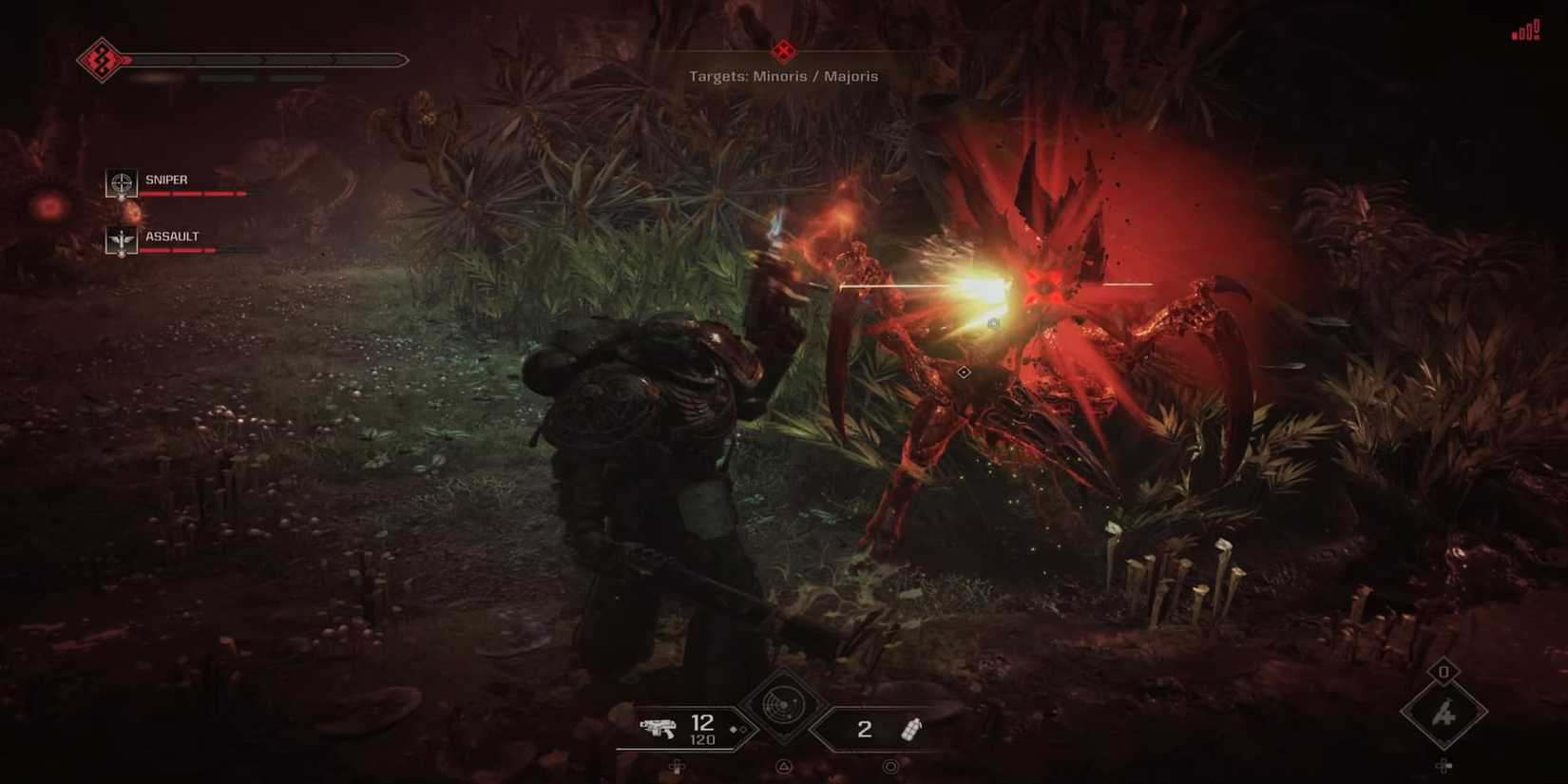Click the ammo counter showing 12 of 120

(x=702, y=730)
